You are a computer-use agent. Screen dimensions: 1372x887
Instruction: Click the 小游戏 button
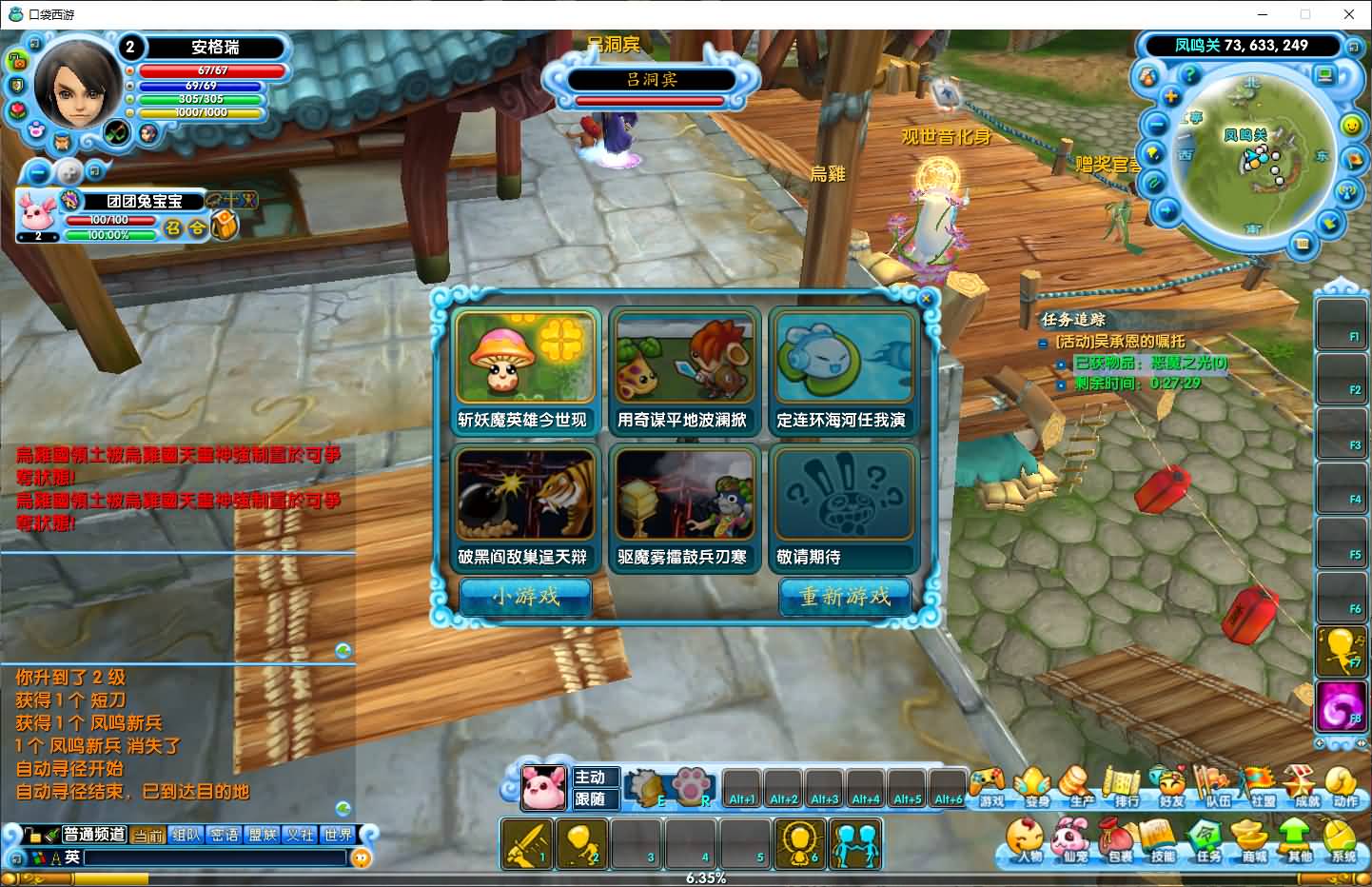(x=525, y=597)
